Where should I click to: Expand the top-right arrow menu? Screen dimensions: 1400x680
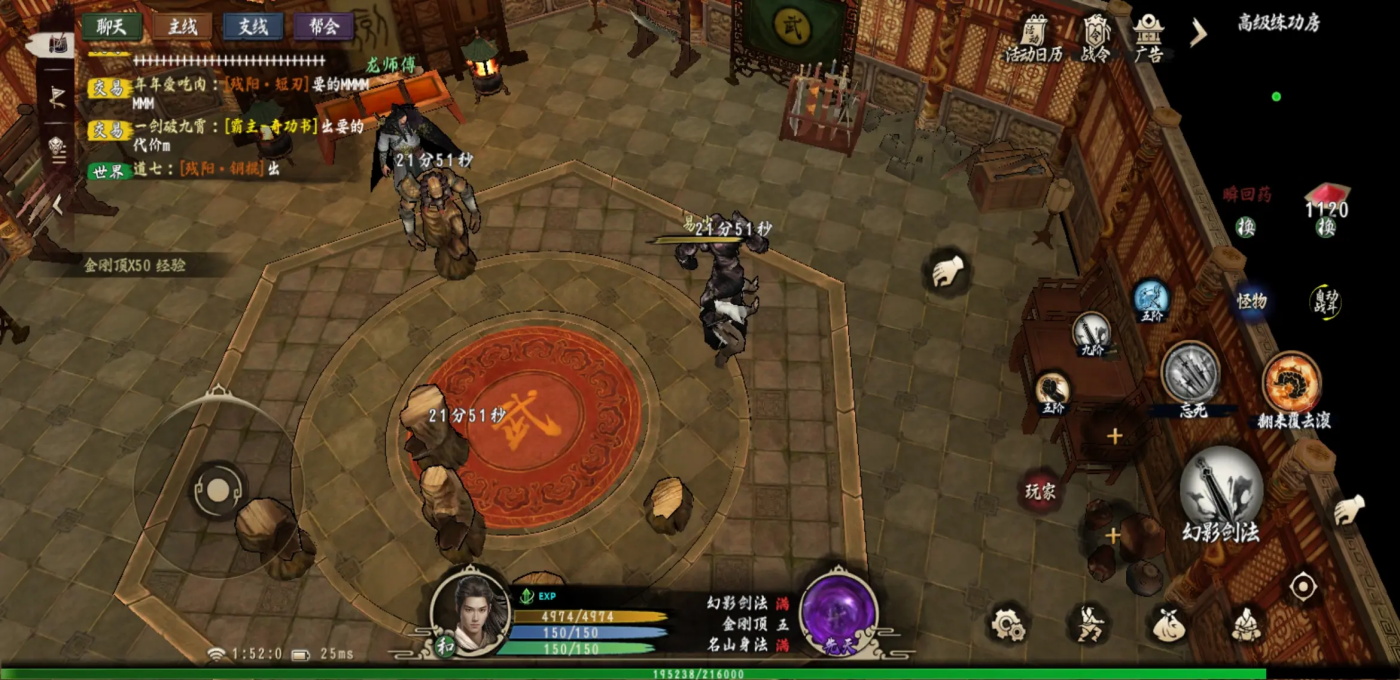tap(1198, 33)
